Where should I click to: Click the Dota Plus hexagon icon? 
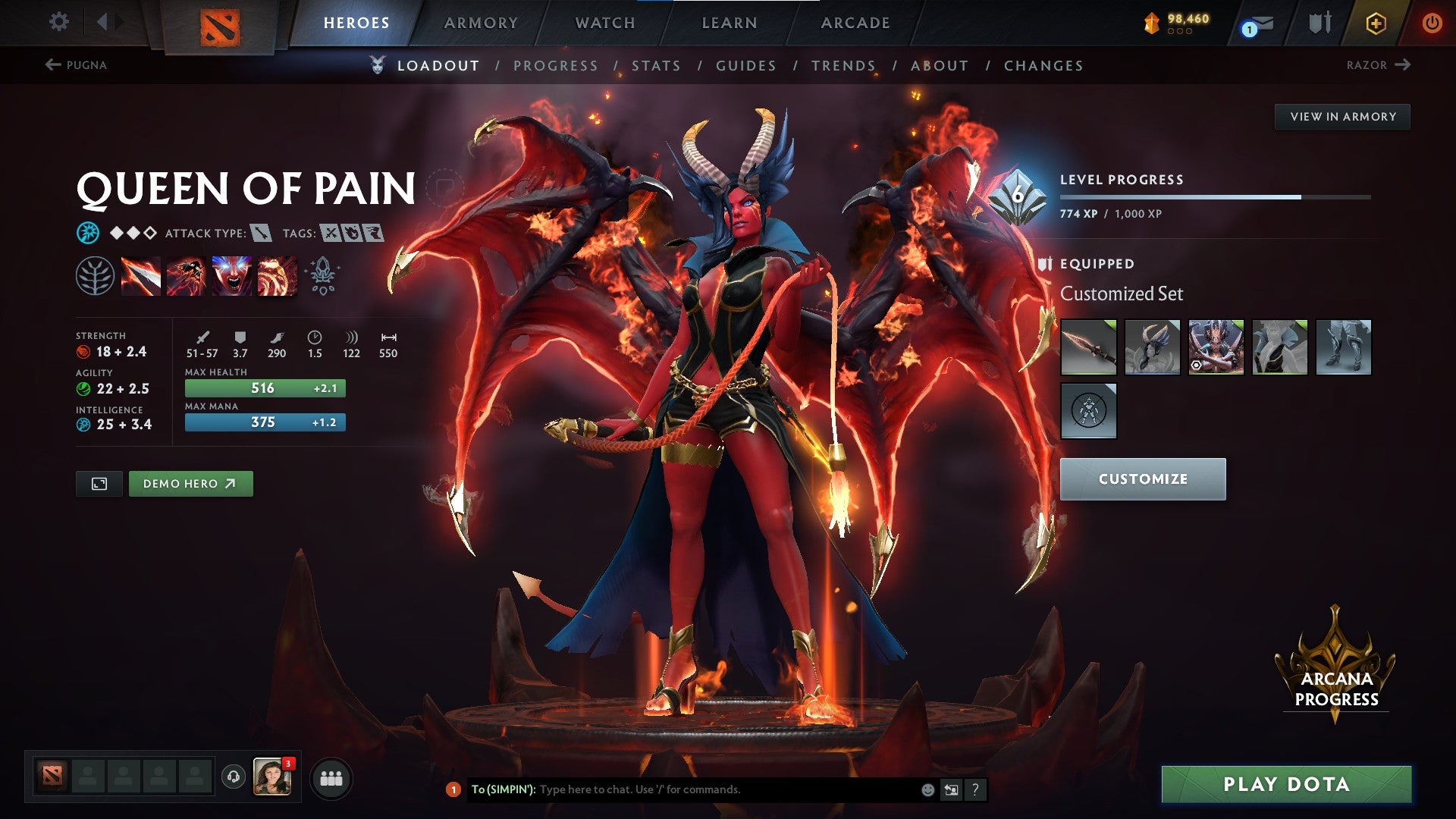point(1377,23)
